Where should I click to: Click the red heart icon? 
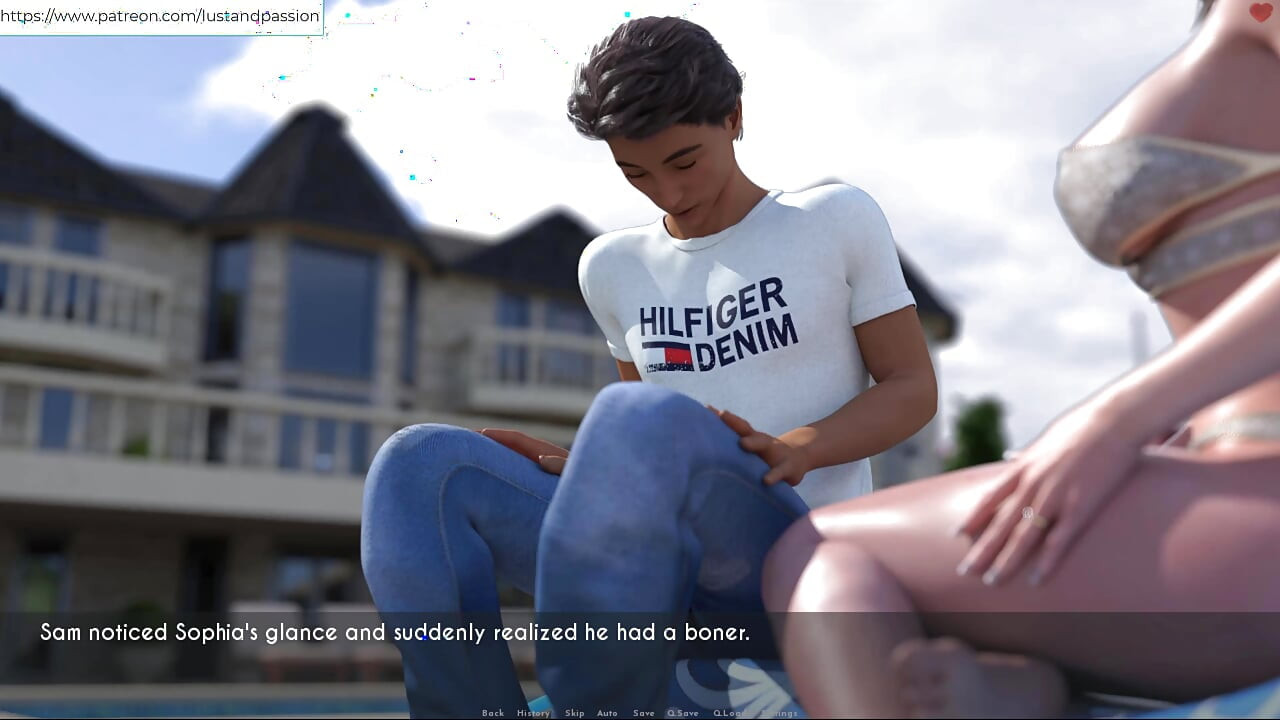tap(1261, 12)
